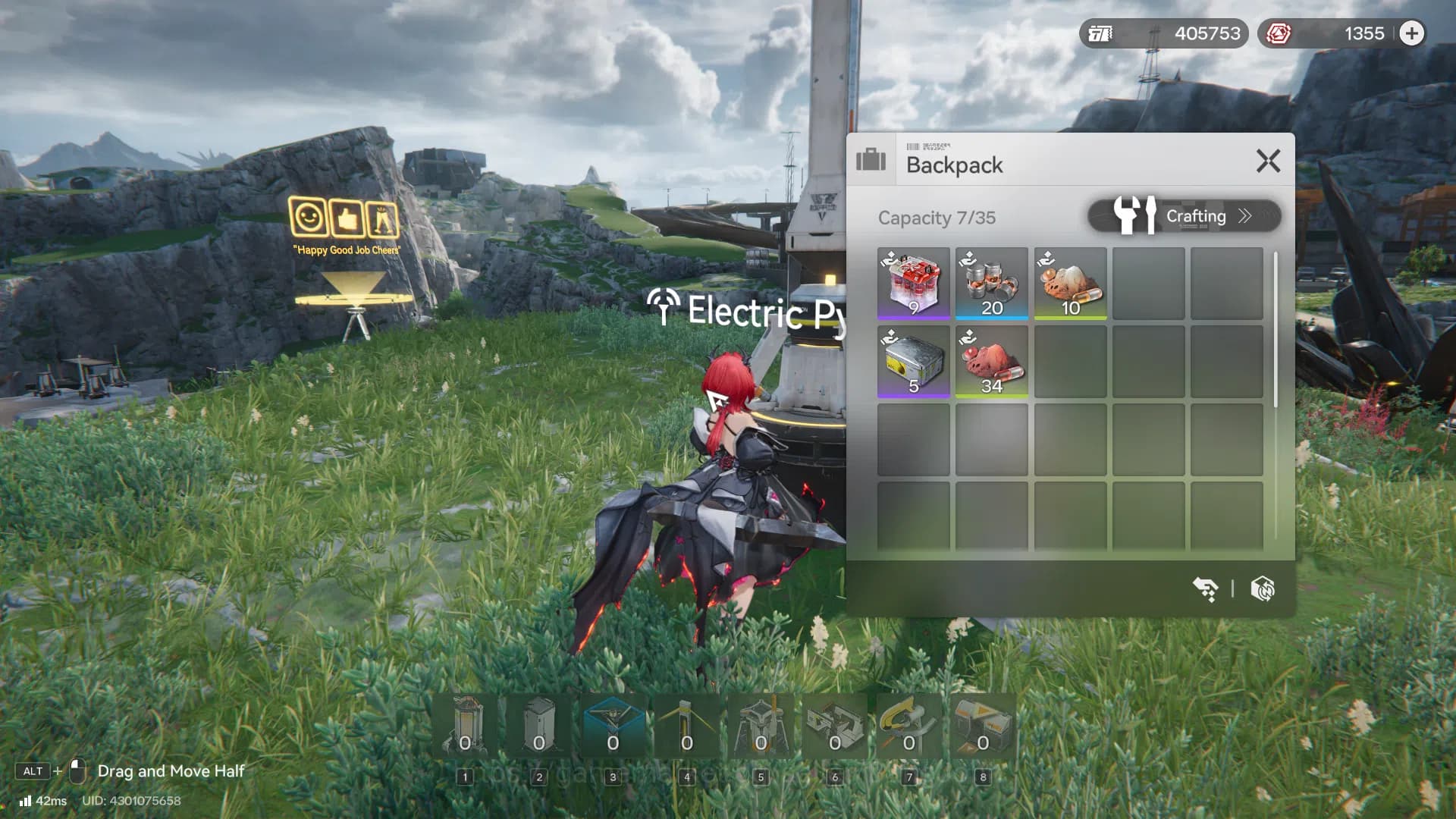
Task: Select the workbench in hotbar slot 6
Action: pyautogui.click(x=833, y=726)
